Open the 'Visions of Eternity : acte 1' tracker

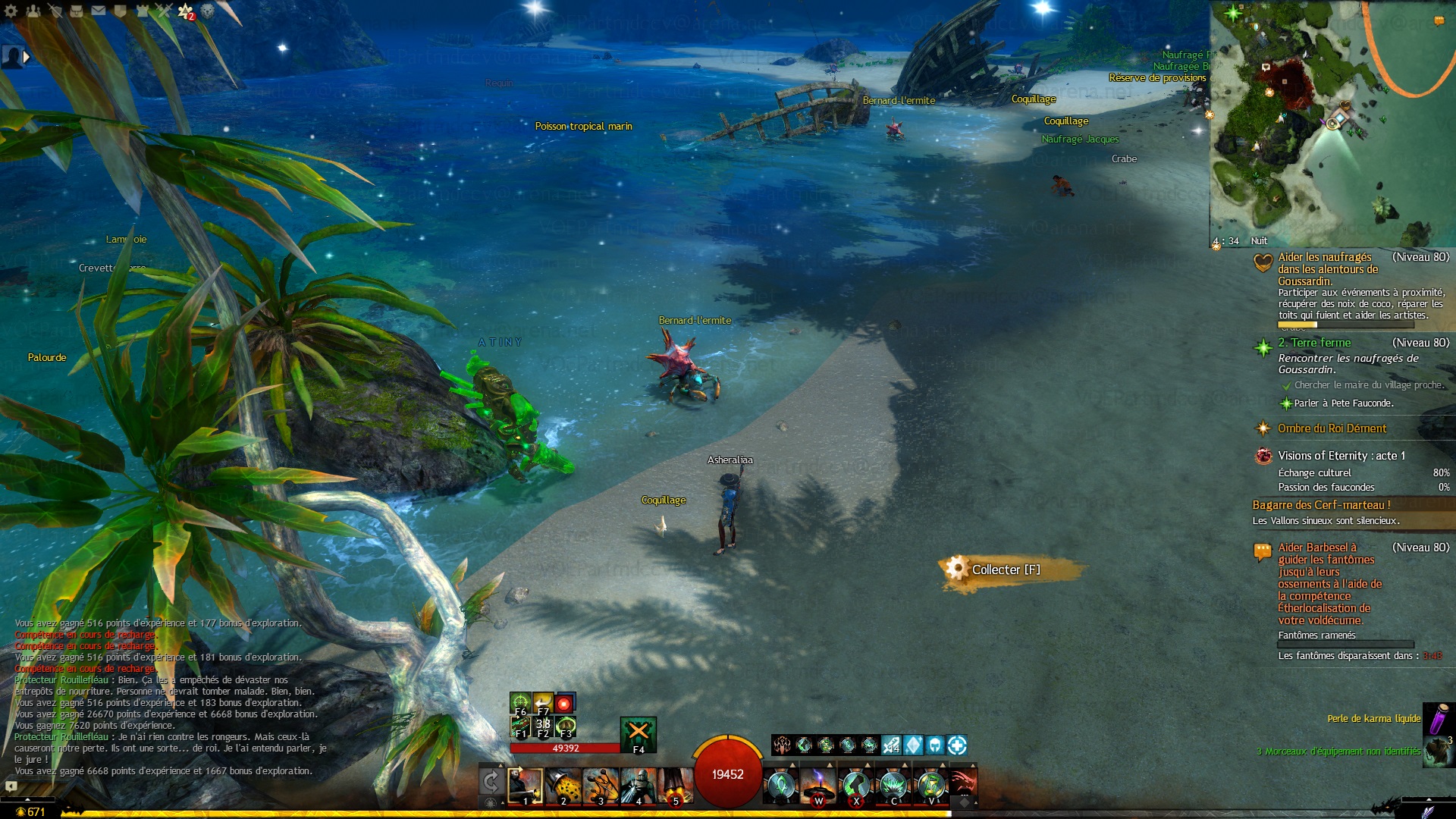tap(1341, 456)
